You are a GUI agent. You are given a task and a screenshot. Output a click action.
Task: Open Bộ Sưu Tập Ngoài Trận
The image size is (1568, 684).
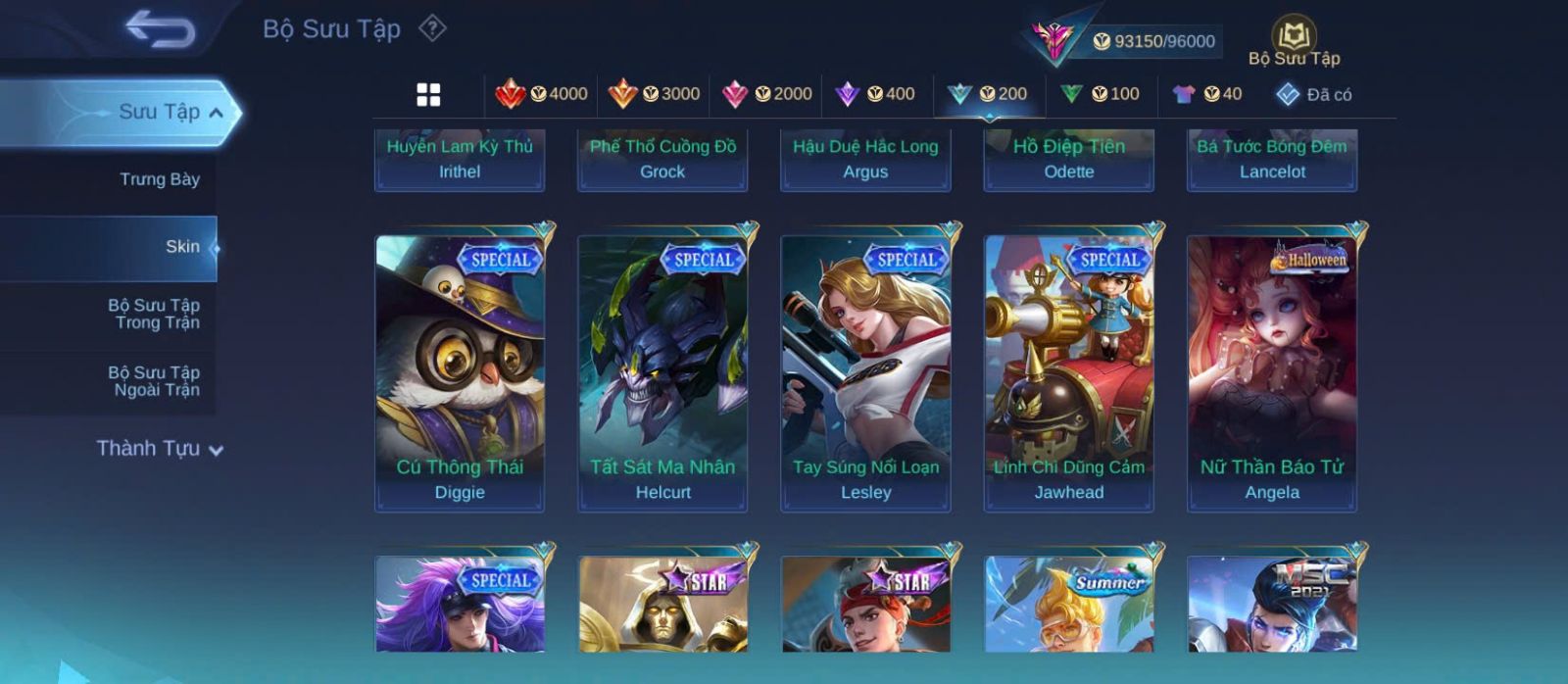[x=154, y=381]
